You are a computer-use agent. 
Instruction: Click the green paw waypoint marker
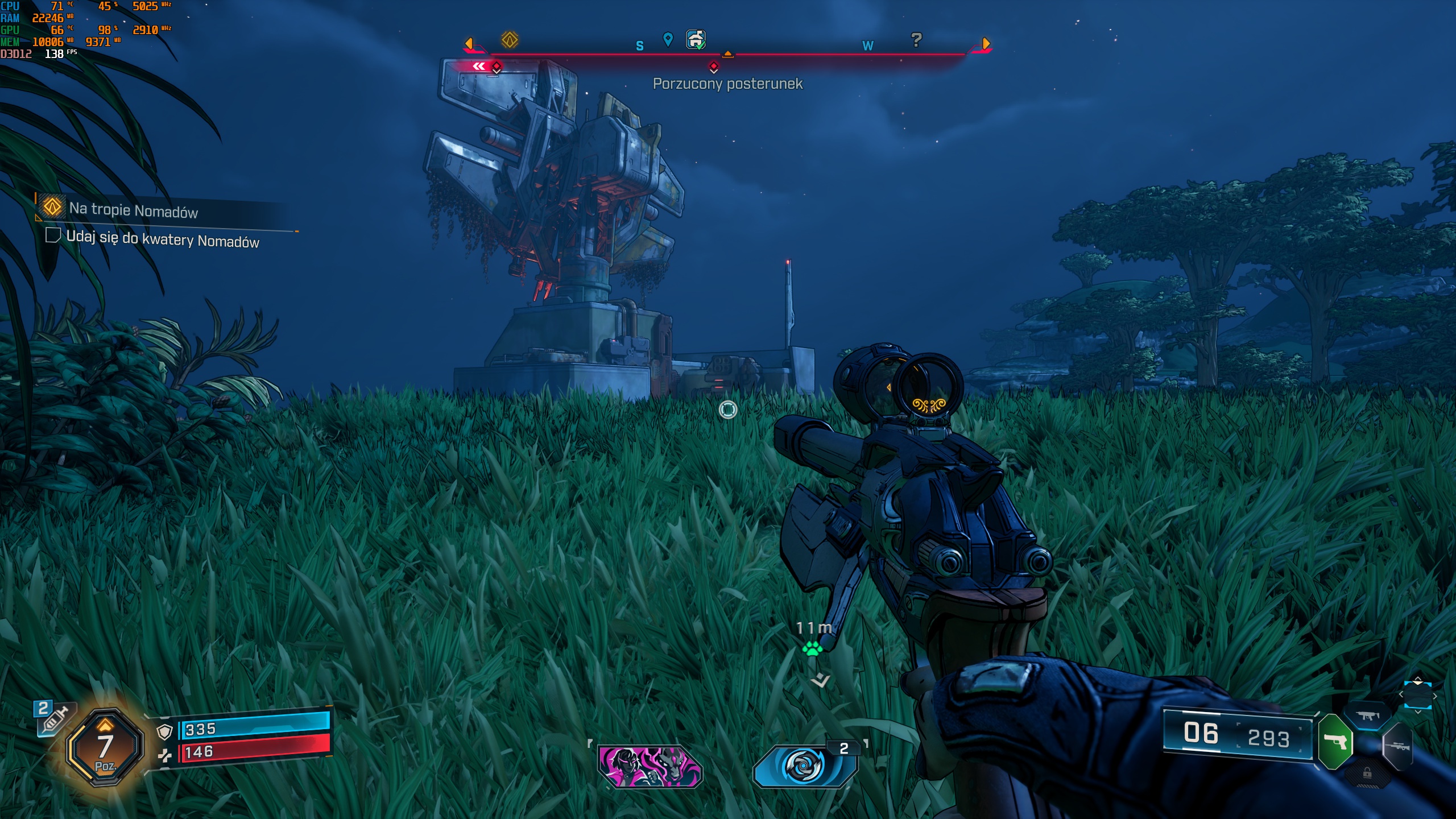tap(813, 648)
